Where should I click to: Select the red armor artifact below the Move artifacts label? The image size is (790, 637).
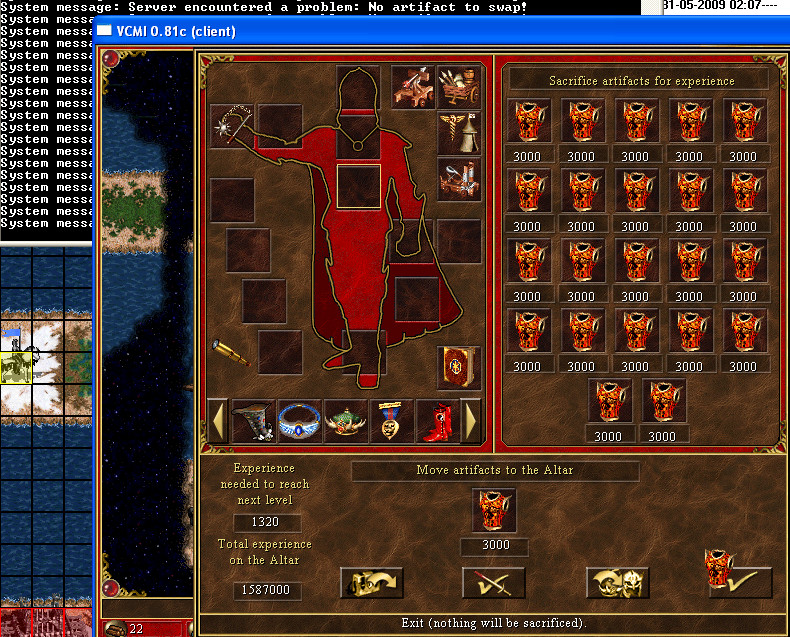click(493, 511)
